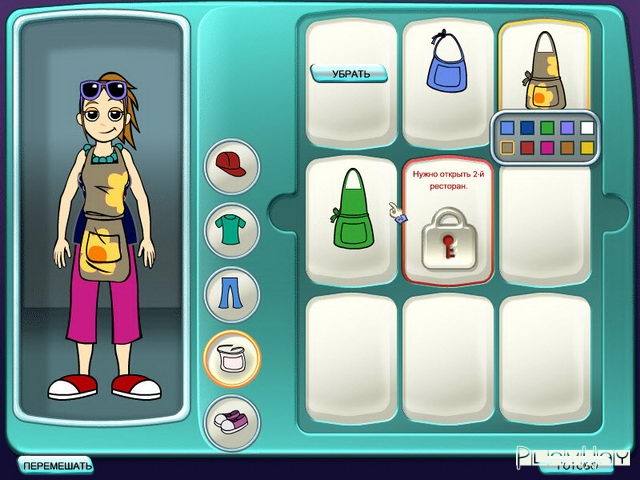This screenshot has height=480, width=640.
Task: Apply the dark blue color swatch
Action: (x=528, y=128)
